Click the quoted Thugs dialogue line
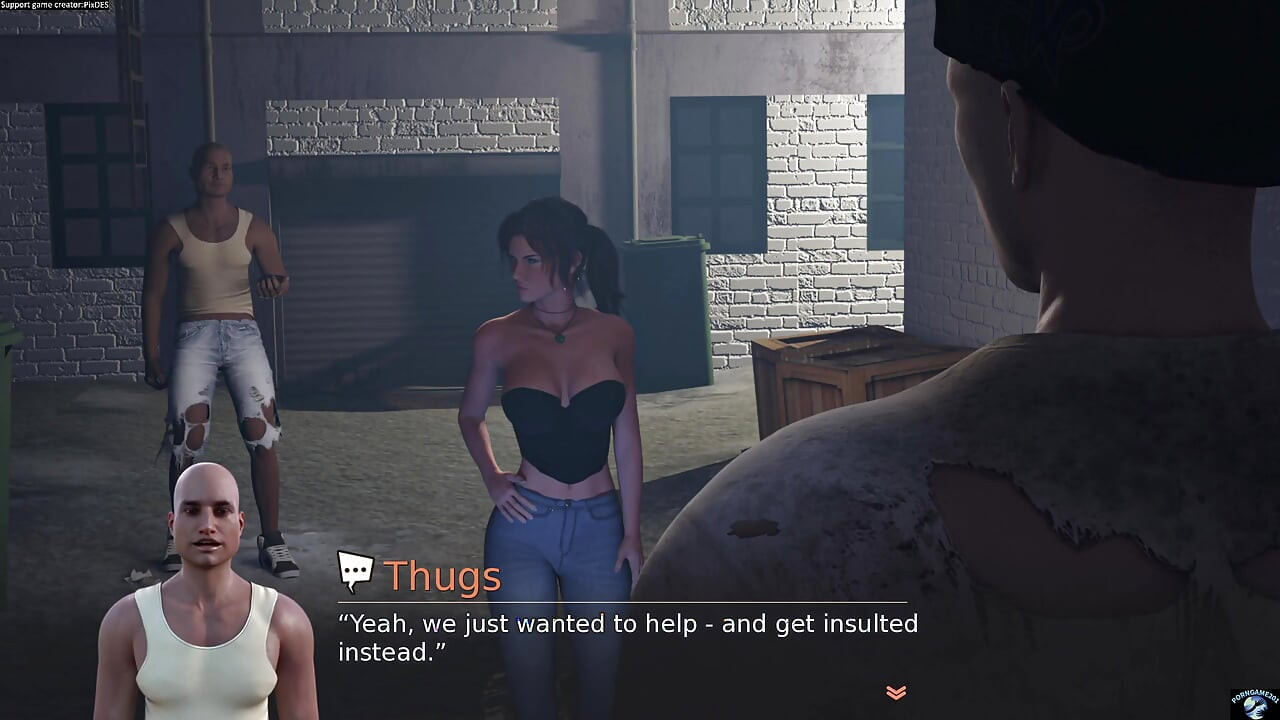 (x=628, y=623)
